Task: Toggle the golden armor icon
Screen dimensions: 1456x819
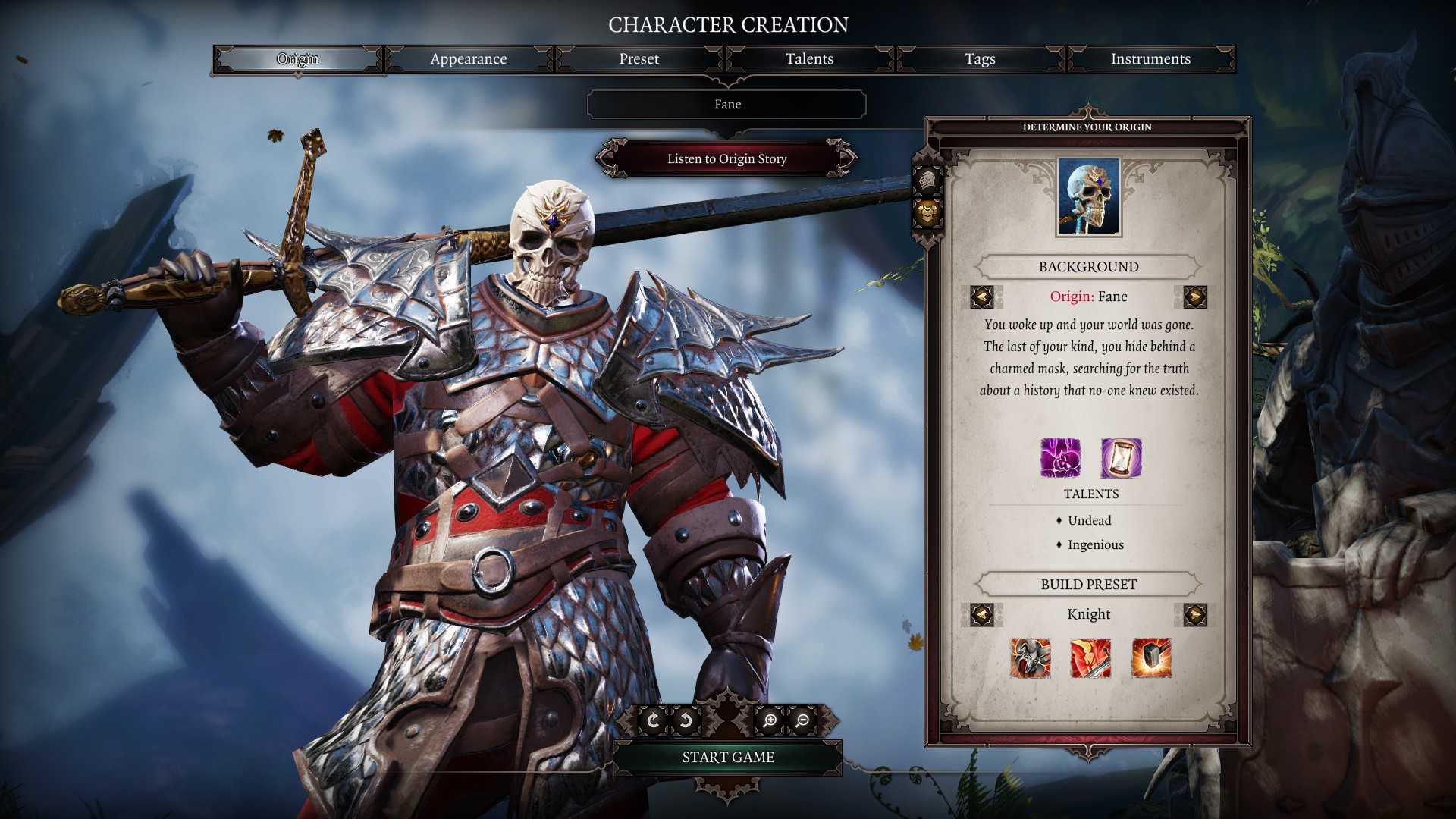Action: (927, 213)
